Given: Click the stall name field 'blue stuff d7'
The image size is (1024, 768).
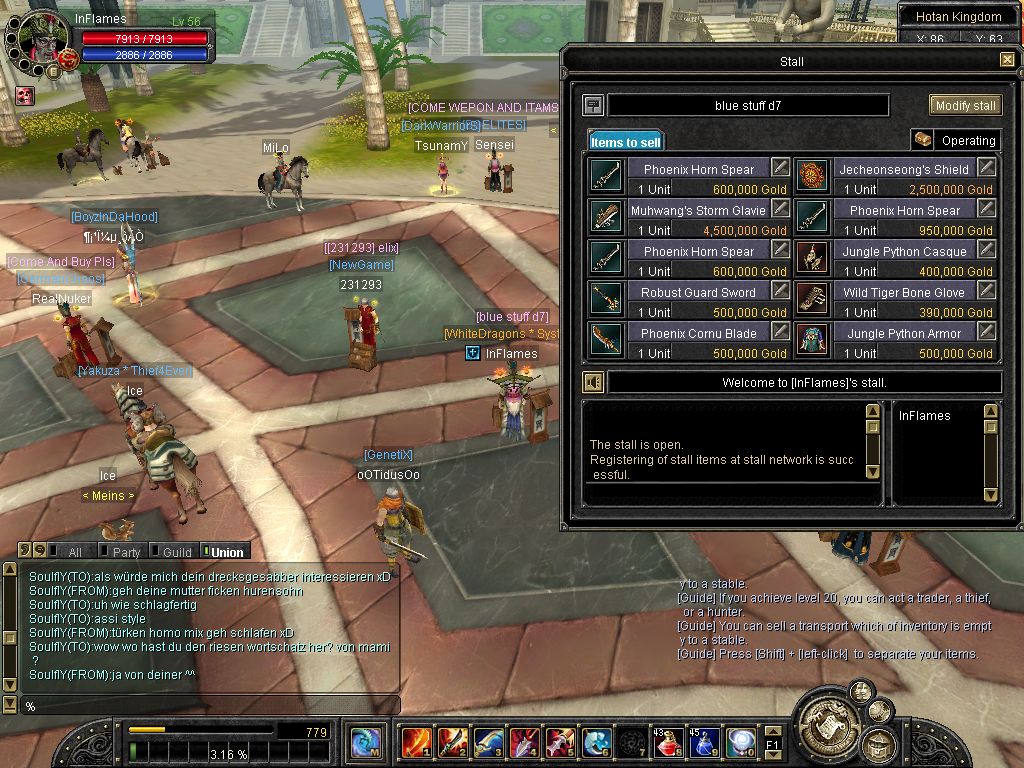Looking at the screenshot, I should [748, 105].
